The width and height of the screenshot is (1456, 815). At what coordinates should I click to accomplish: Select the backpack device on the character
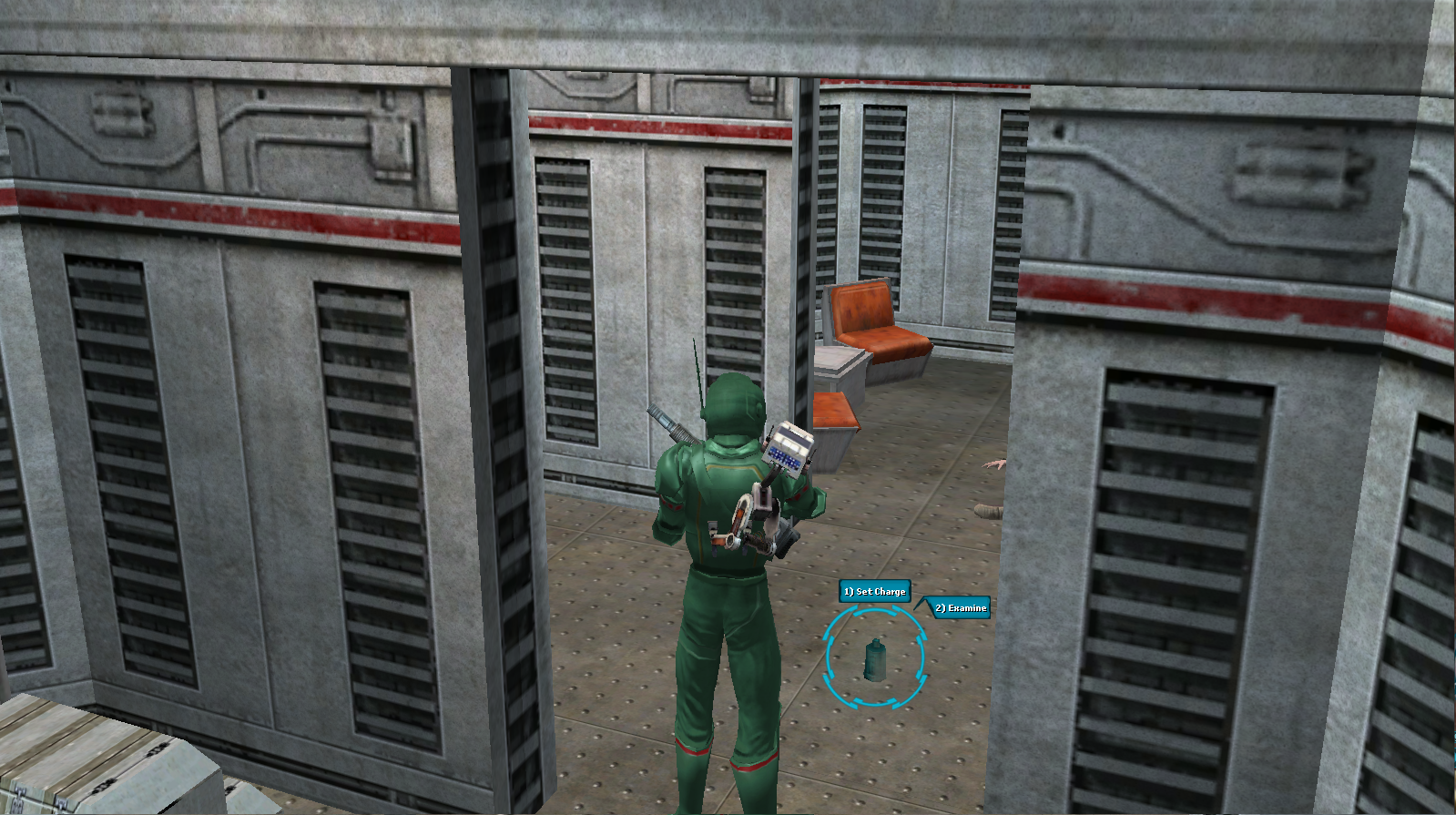(787, 451)
